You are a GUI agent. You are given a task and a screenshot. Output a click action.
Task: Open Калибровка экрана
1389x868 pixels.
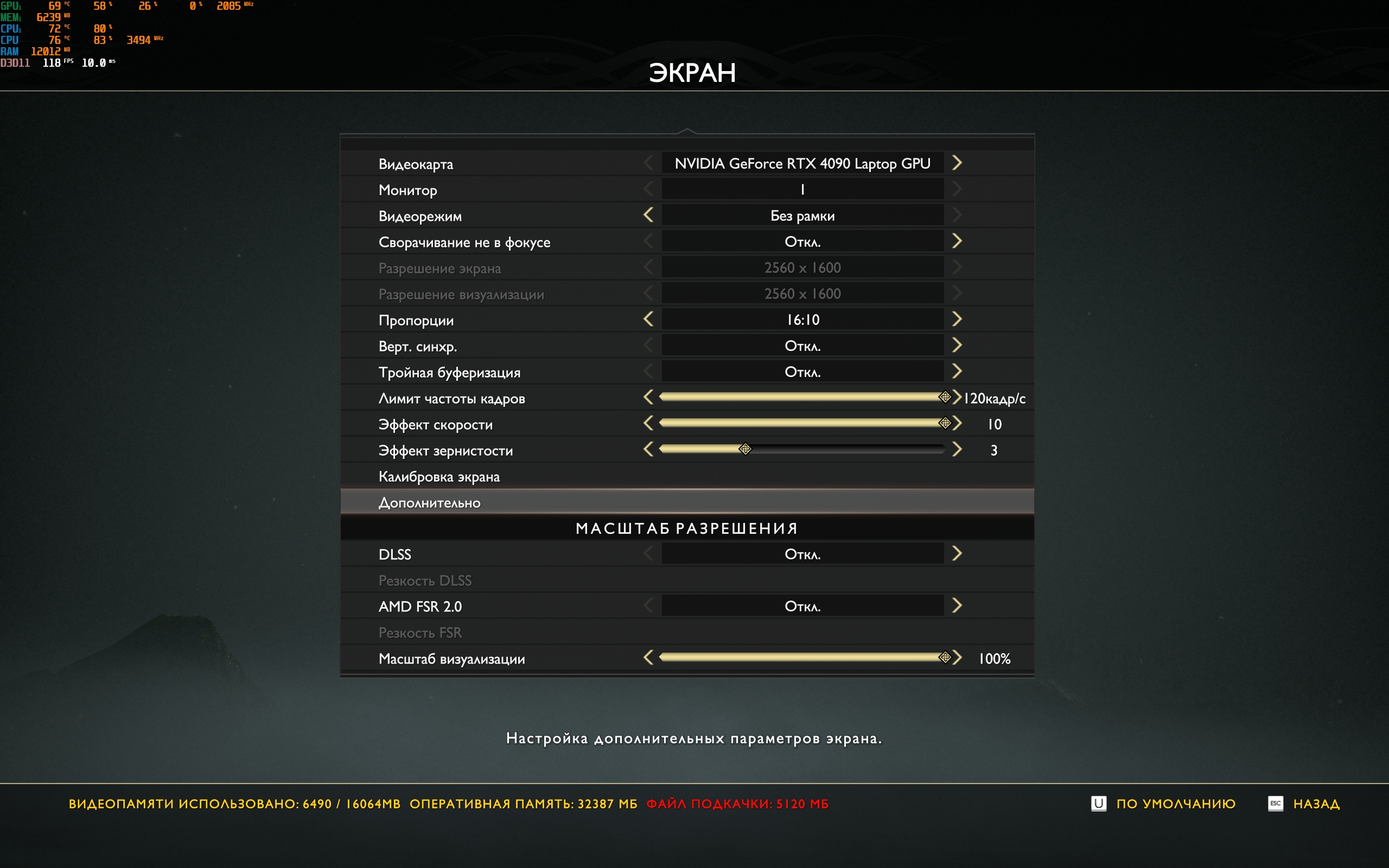[x=439, y=476]
